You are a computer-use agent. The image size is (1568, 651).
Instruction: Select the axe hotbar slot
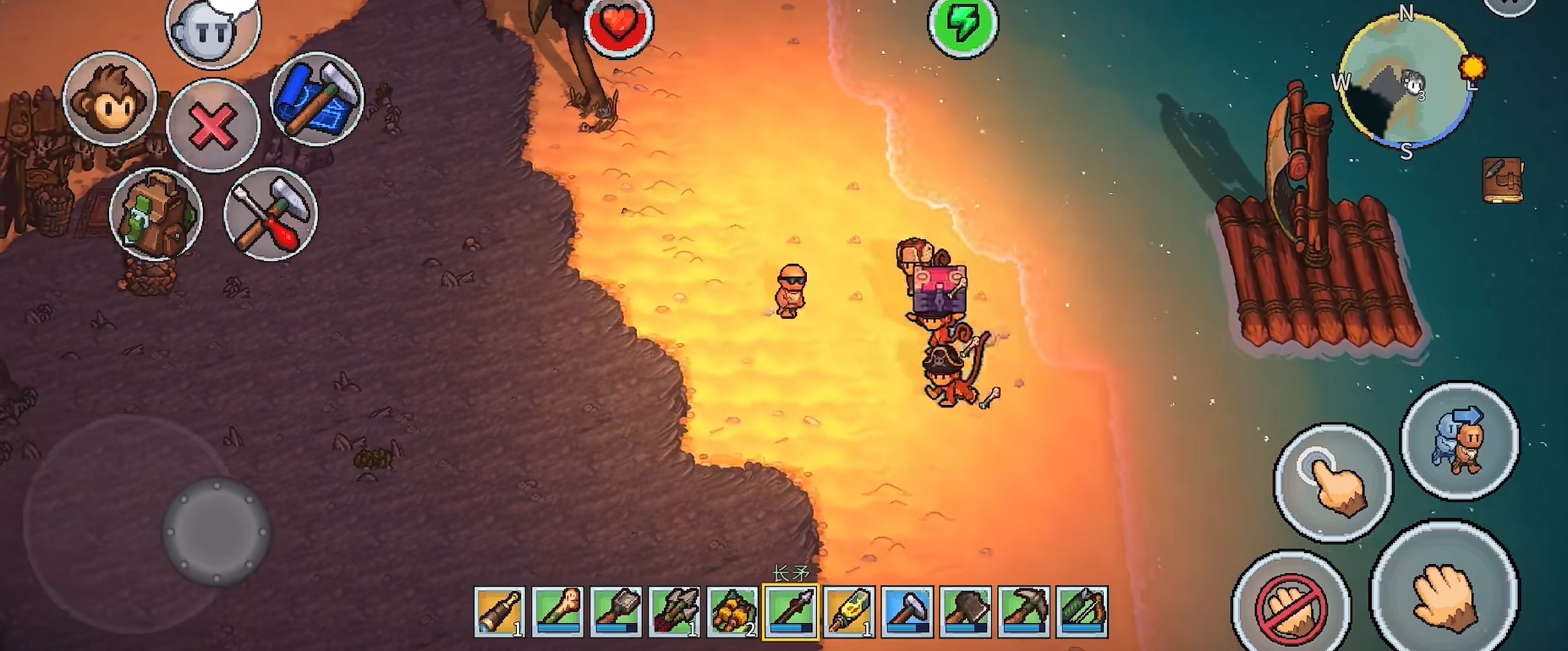point(966,611)
